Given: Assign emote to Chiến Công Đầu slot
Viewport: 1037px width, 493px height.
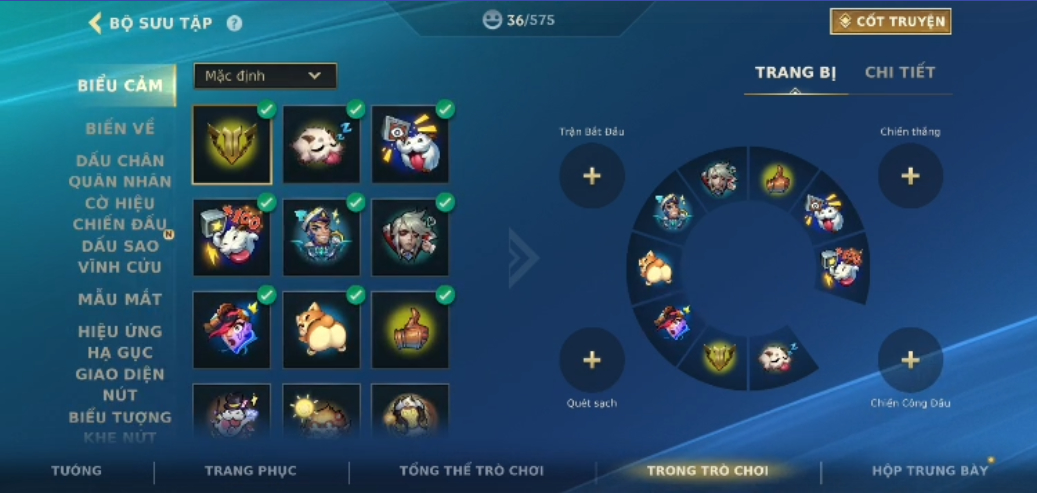Looking at the screenshot, I should coord(910,360).
